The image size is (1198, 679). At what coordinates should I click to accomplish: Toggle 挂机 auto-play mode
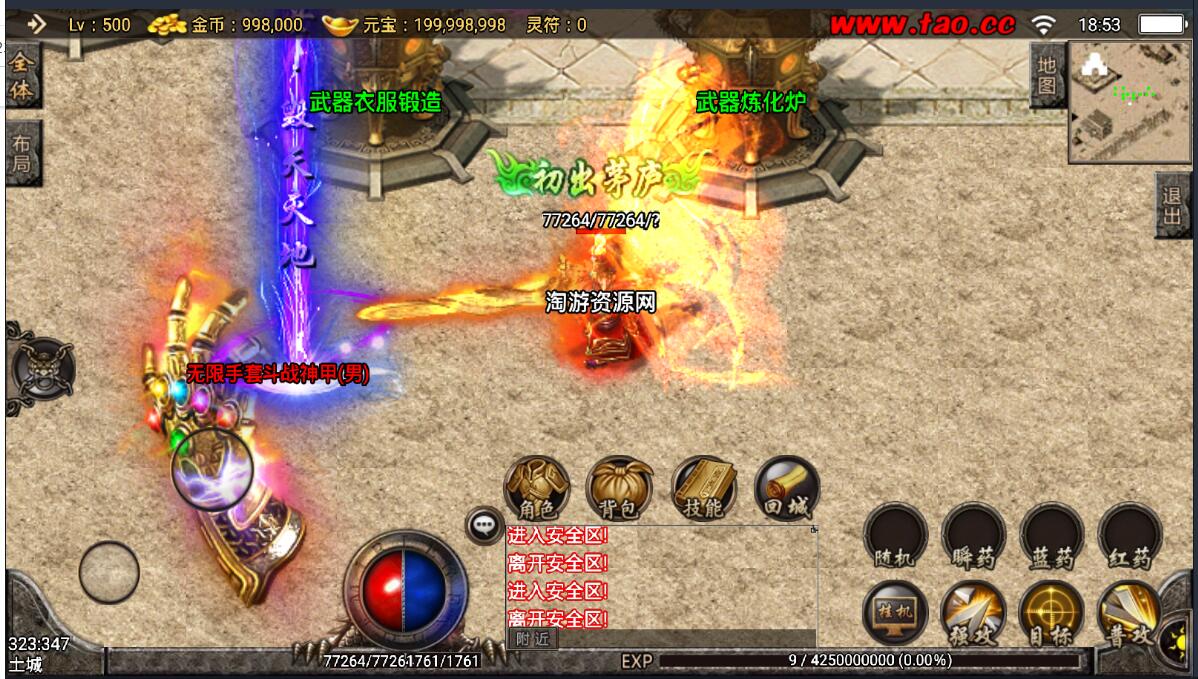[x=895, y=612]
